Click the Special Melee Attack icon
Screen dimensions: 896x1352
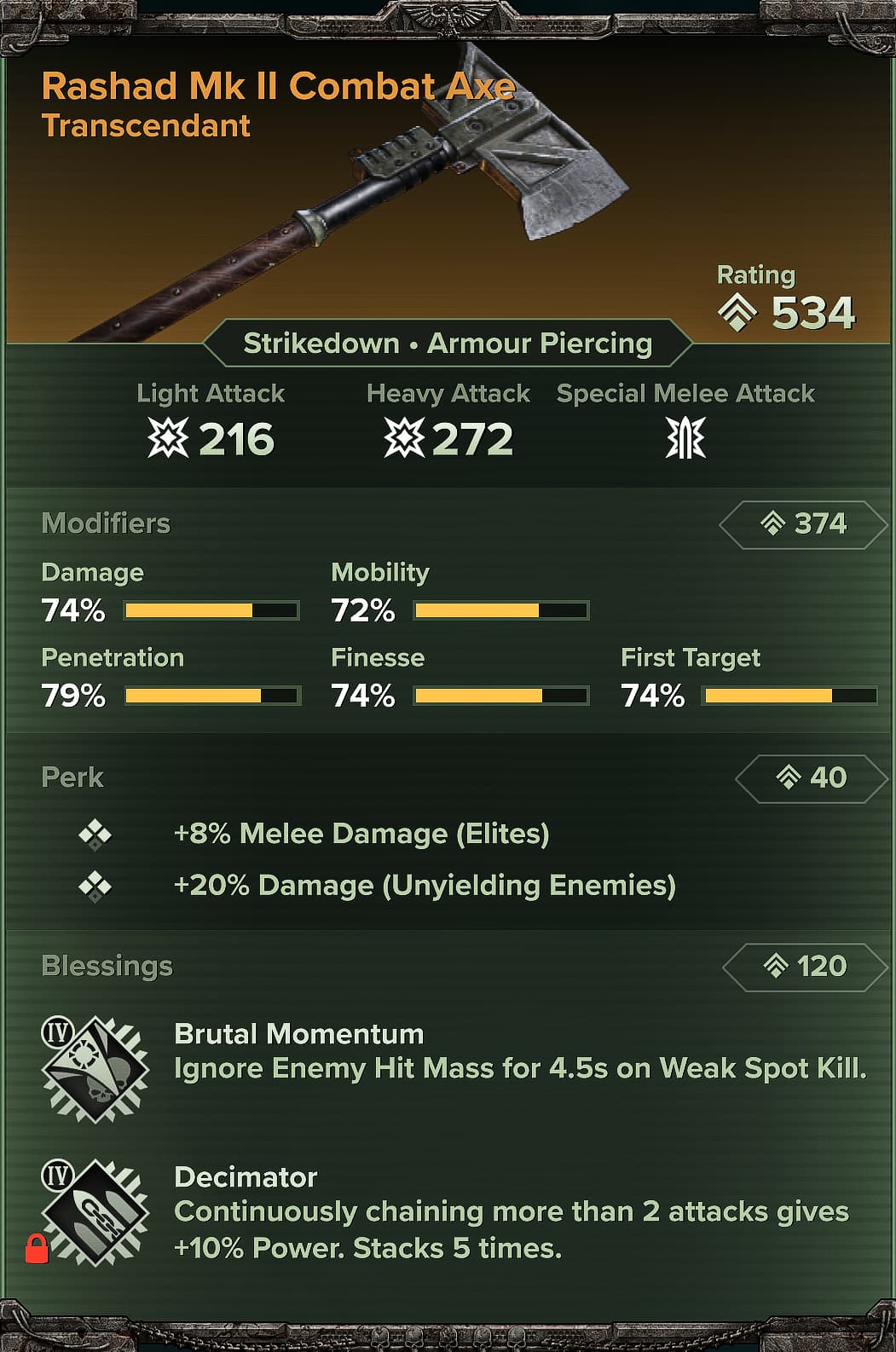685,439
